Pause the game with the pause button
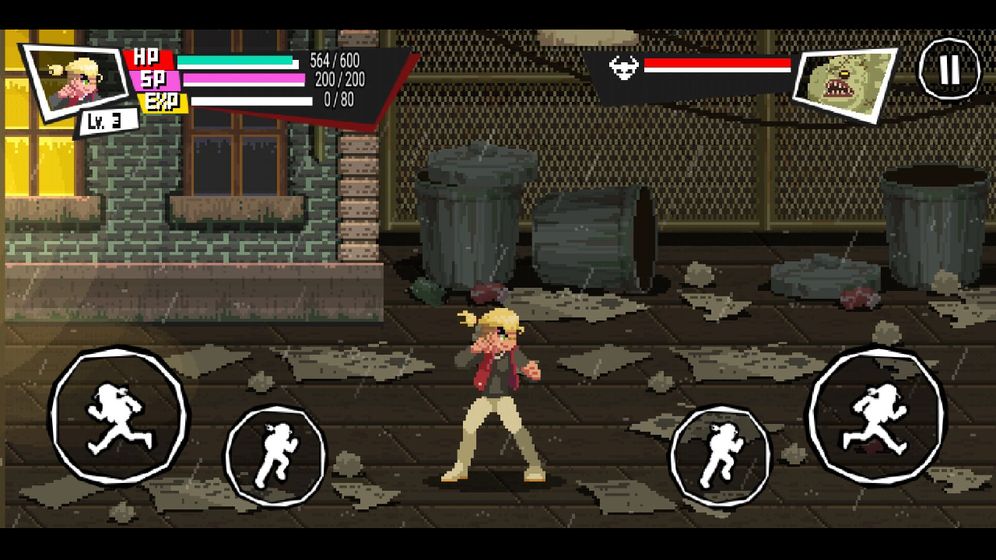 click(x=948, y=69)
